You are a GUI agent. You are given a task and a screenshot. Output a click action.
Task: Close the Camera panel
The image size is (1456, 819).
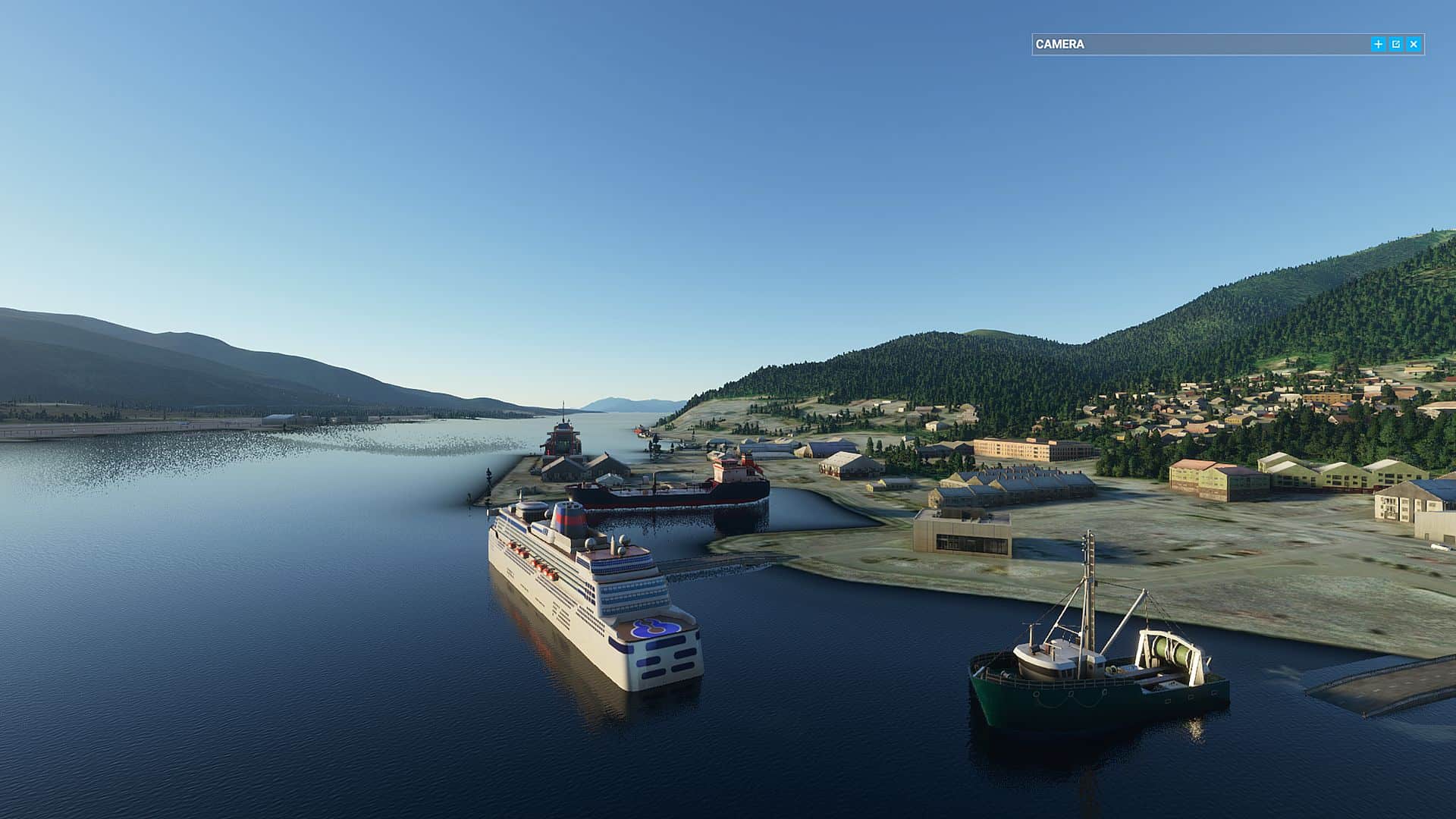coord(1414,45)
